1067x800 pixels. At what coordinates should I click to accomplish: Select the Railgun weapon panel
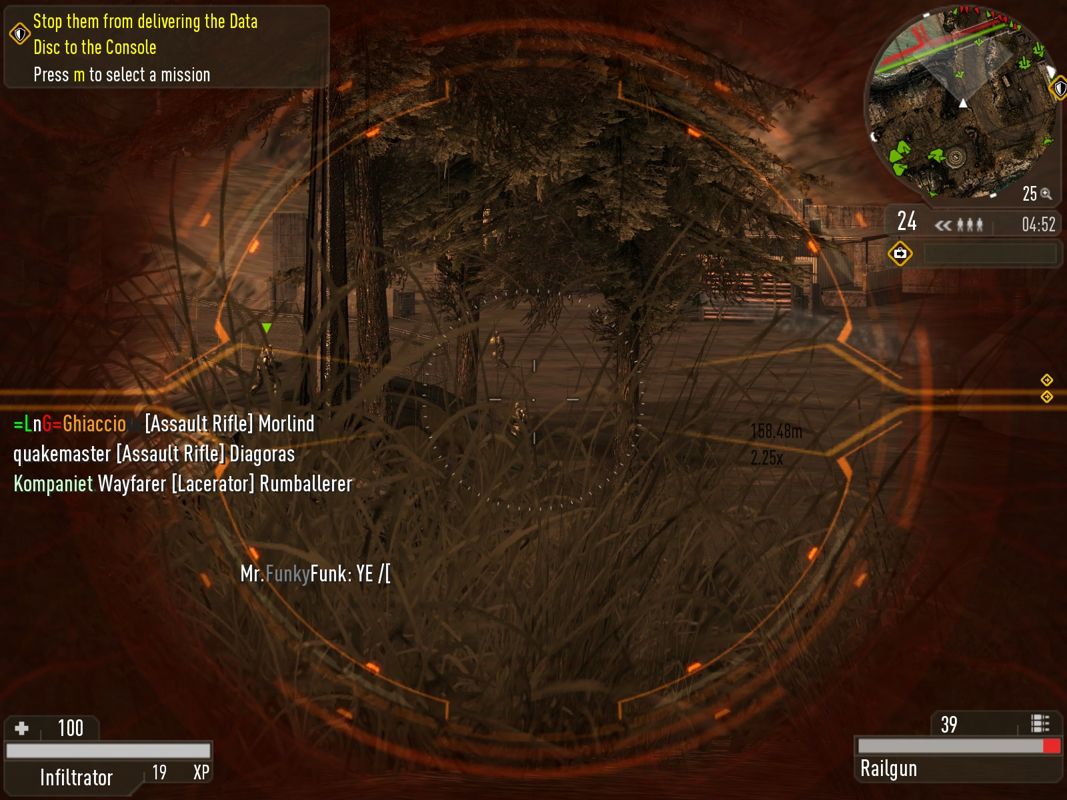click(958, 768)
